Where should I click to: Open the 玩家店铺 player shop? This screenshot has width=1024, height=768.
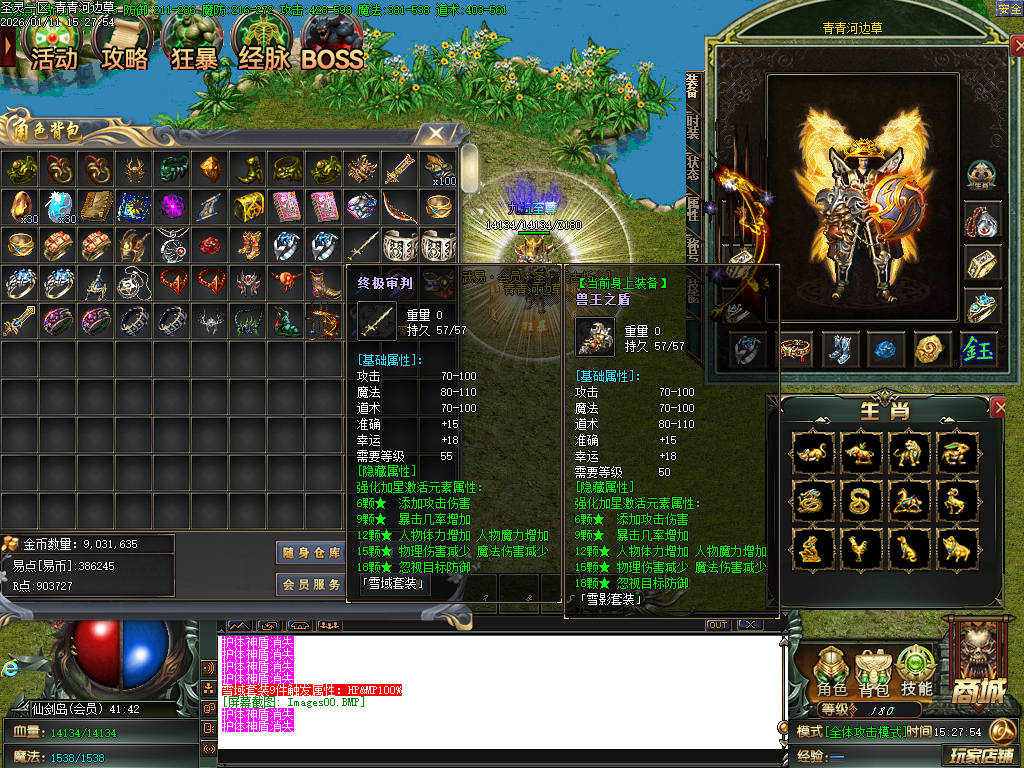978,753
